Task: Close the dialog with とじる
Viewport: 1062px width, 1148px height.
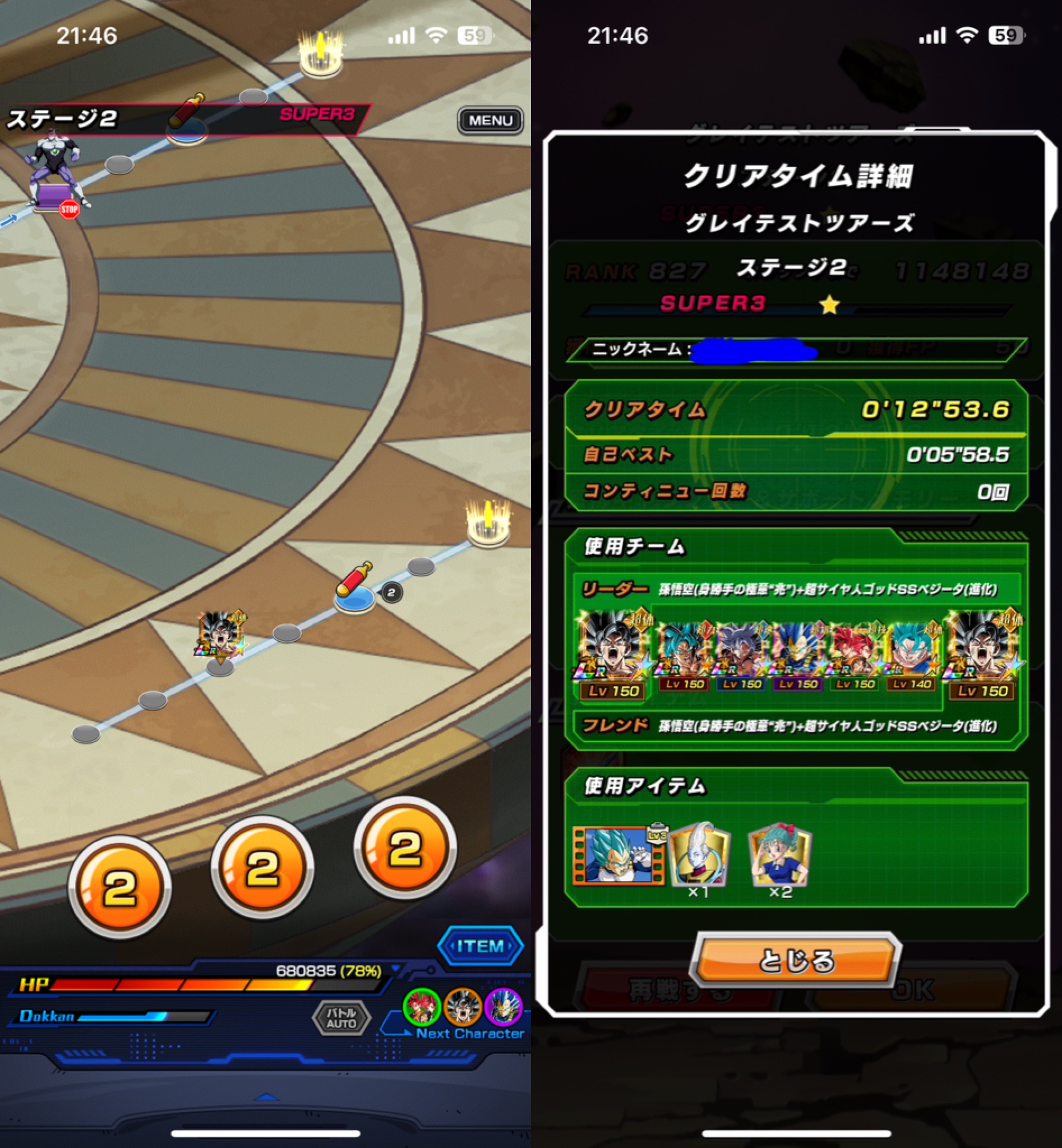Action: (x=796, y=960)
